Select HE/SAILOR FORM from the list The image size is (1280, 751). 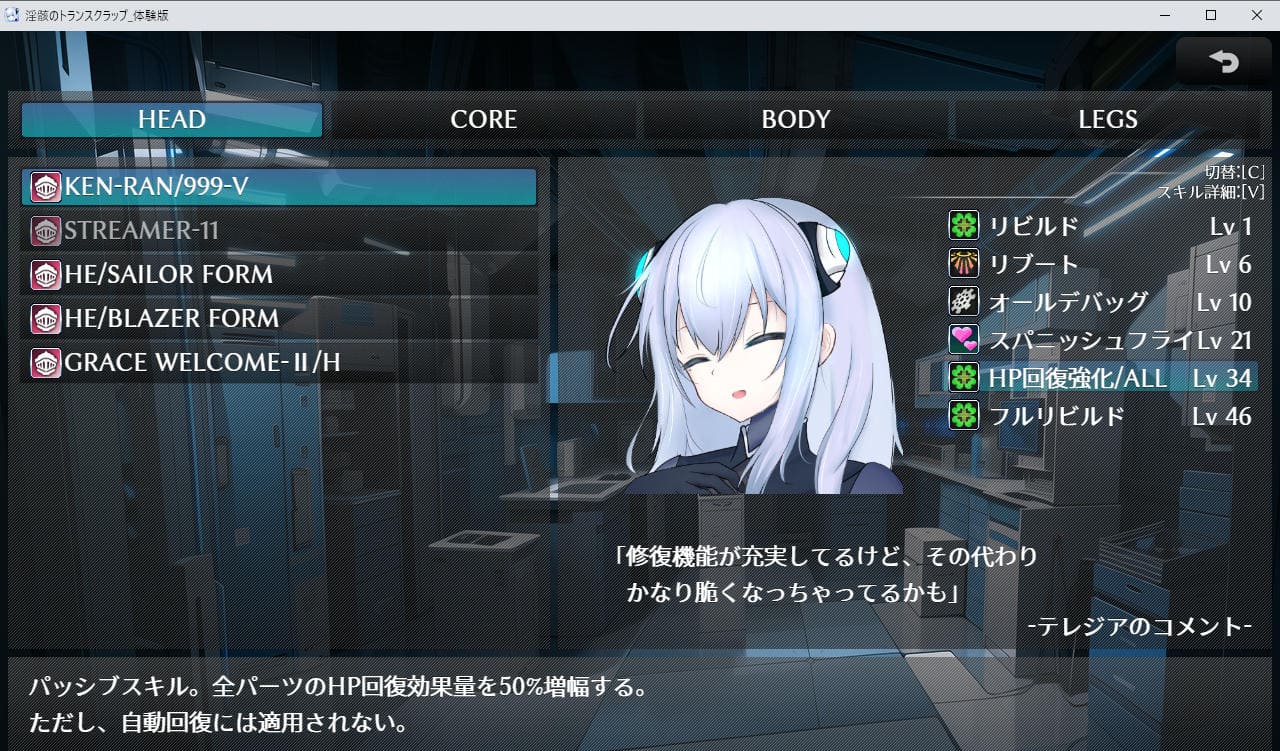279,275
